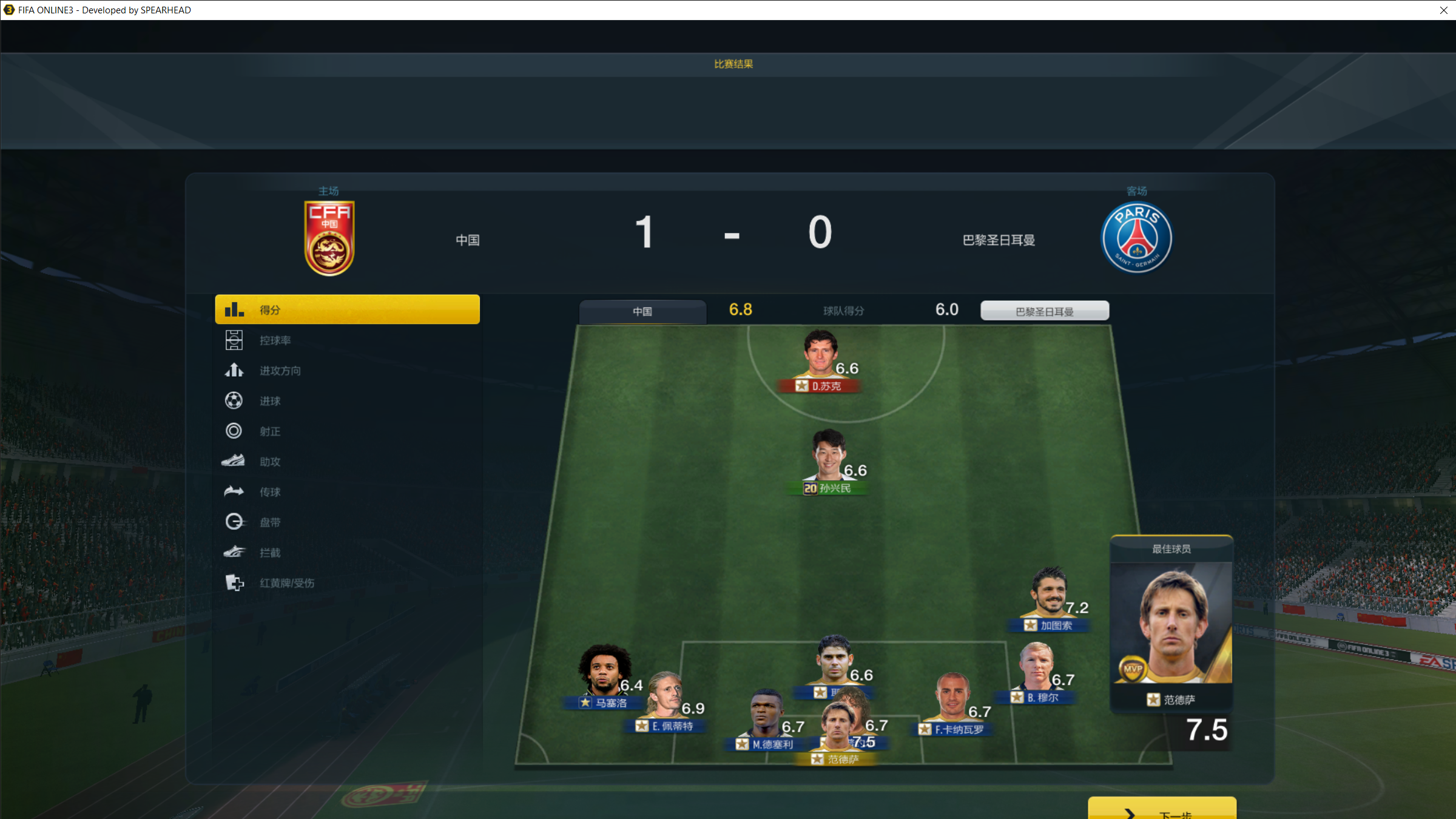Show the 助攻 assists stats
Viewport: 1456px width, 819px height.
pos(270,462)
